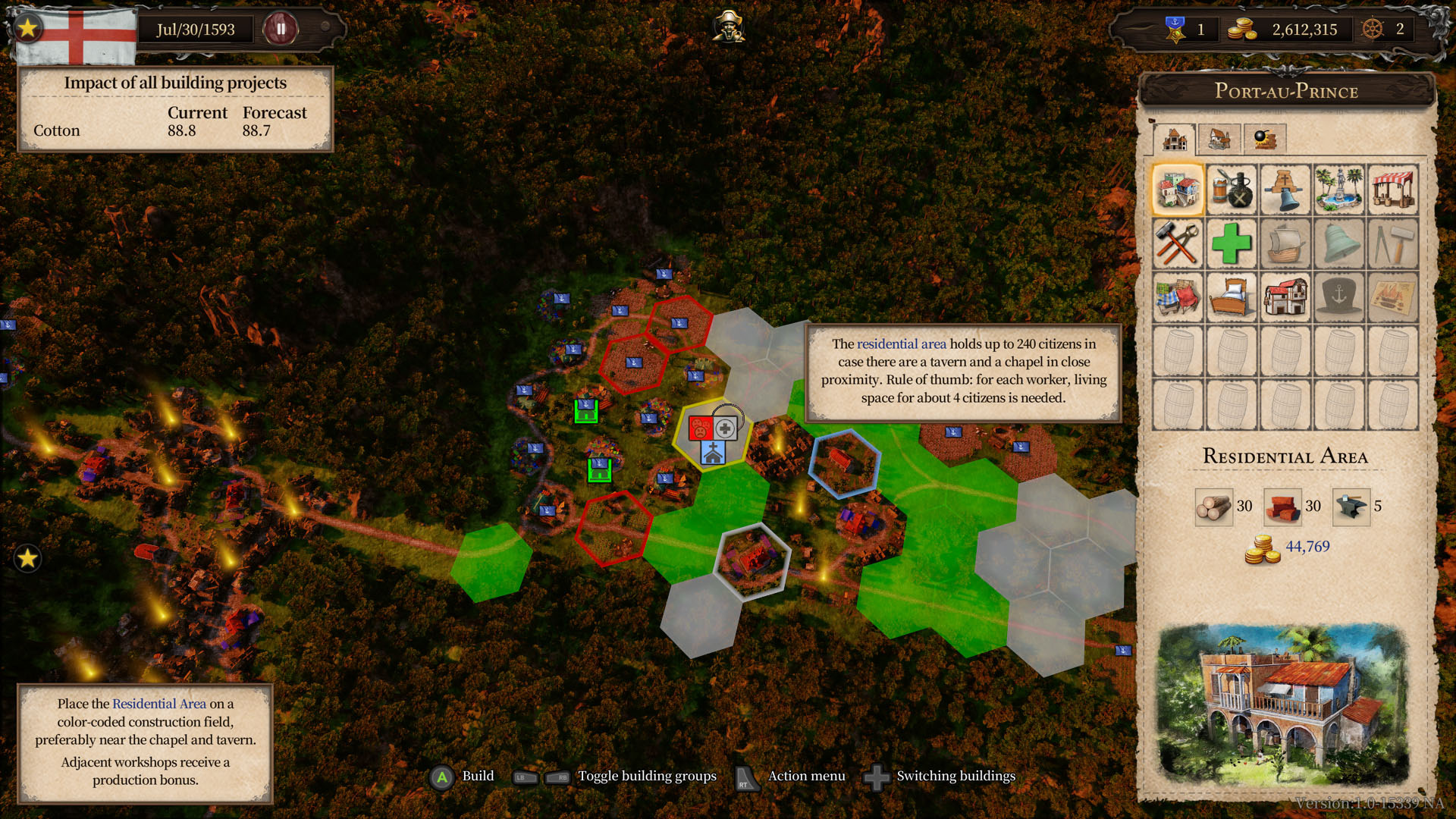Choose the greyed ship blueprint icon
This screenshot has width=1456, height=819.
(1393, 297)
